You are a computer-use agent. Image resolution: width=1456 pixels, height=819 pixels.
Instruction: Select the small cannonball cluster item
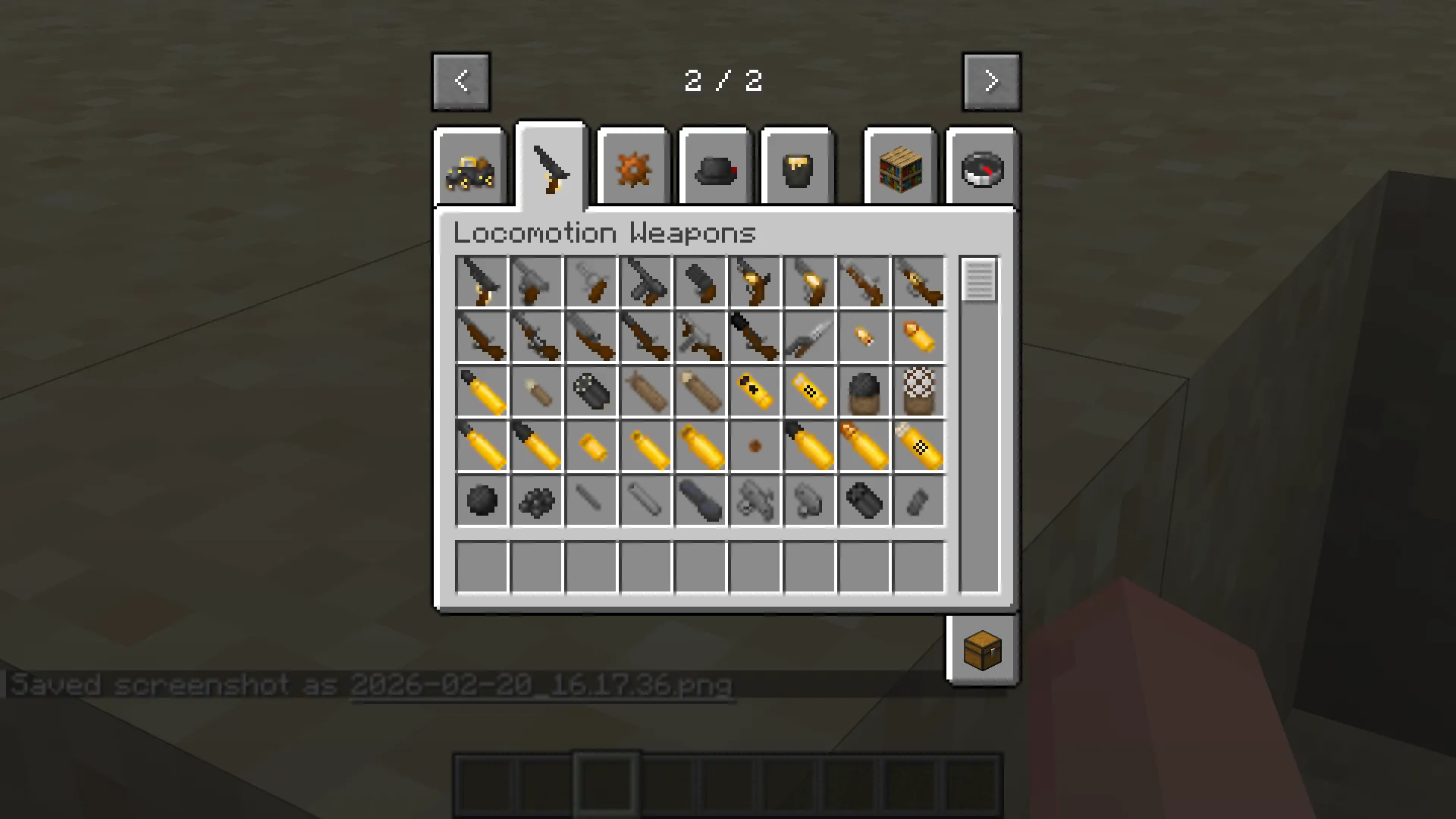(536, 500)
